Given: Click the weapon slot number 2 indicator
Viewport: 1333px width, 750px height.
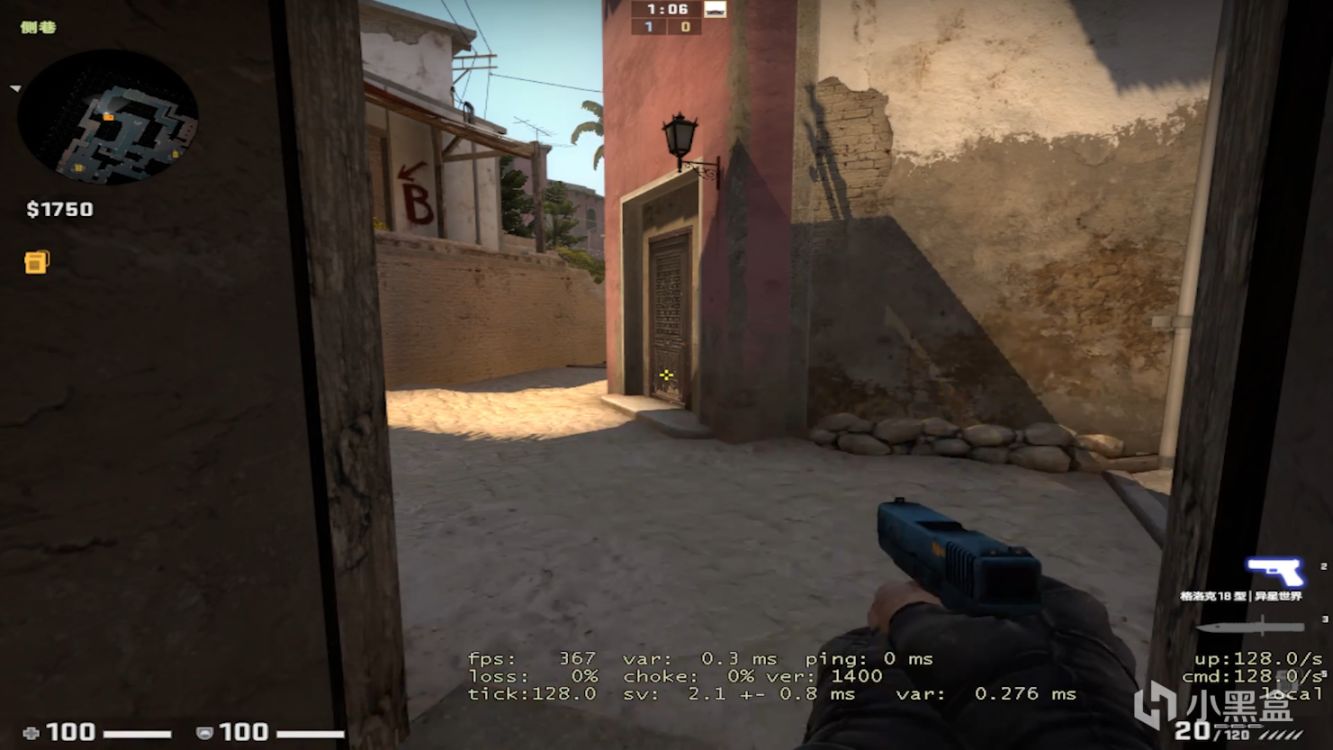Looking at the screenshot, I should coord(1323,567).
